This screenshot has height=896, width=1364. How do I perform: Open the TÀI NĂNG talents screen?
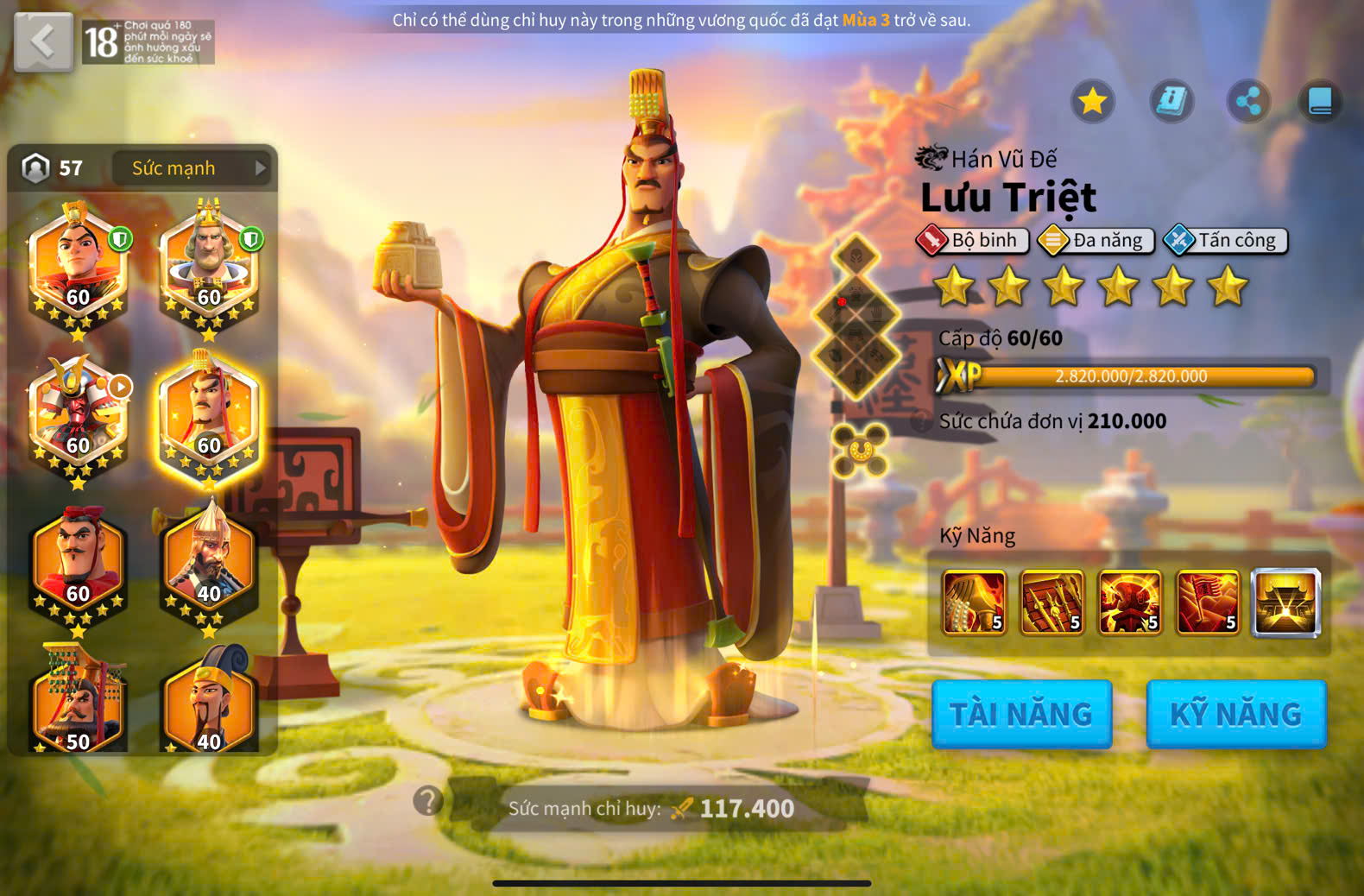[1021, 714]
